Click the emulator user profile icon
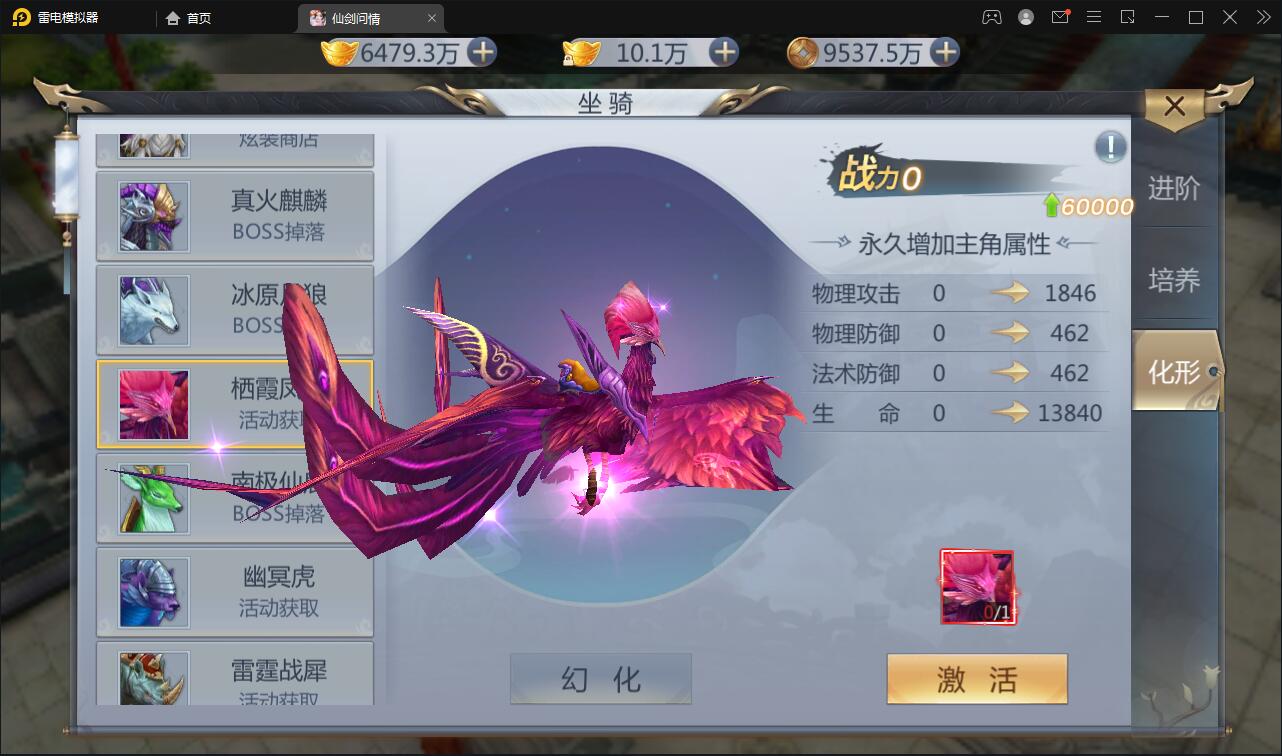 pyautogui.click(x=1026, y=17)
